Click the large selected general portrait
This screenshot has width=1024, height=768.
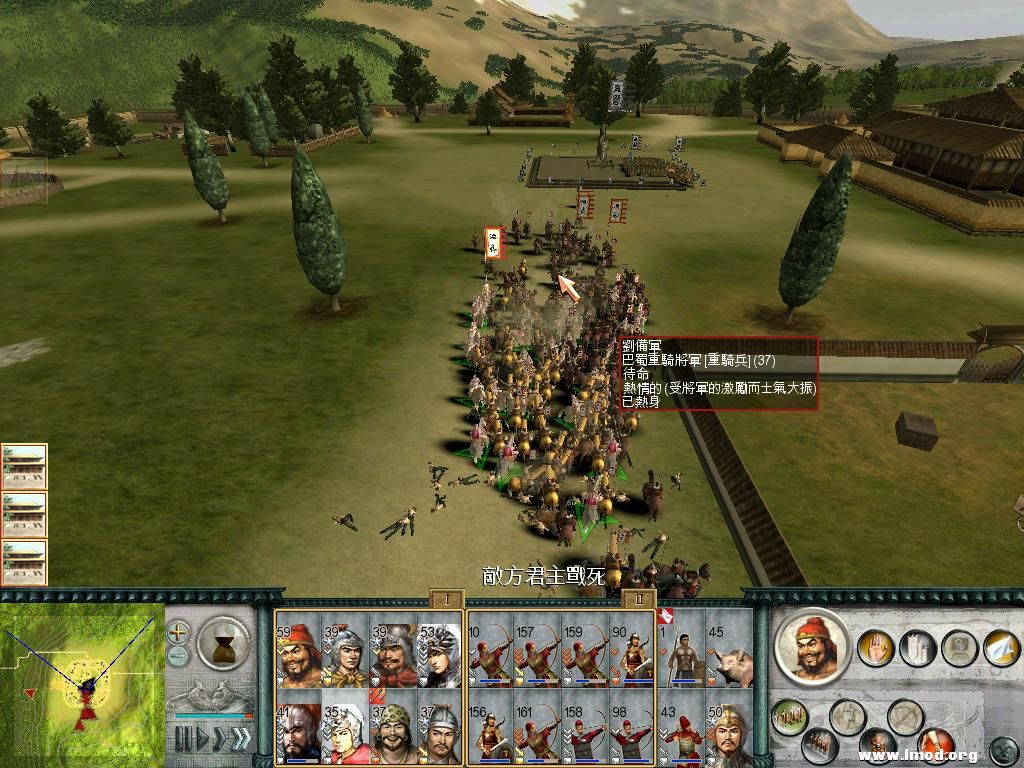pos(811,646)
